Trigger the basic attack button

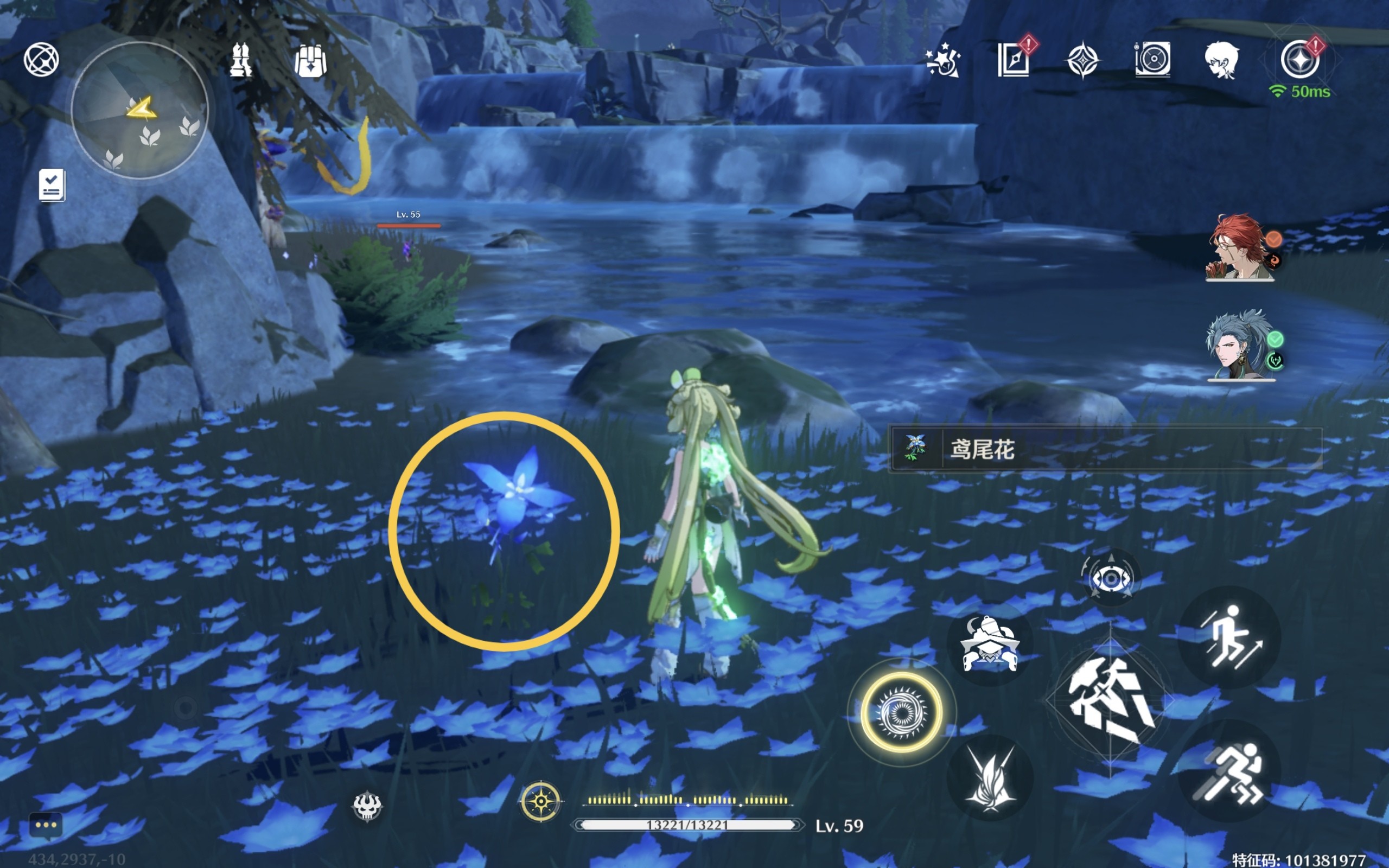(x=1110, y=700)
